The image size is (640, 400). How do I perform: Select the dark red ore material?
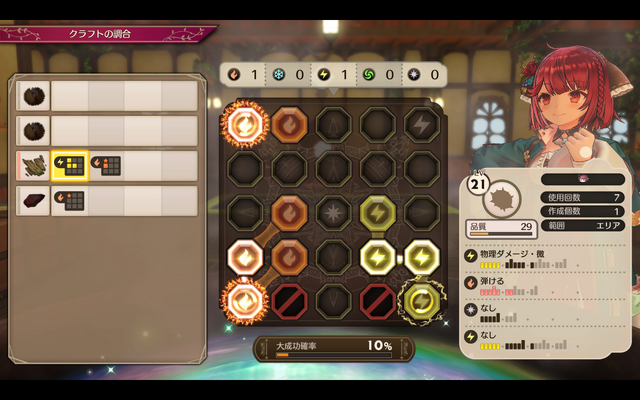34,200
